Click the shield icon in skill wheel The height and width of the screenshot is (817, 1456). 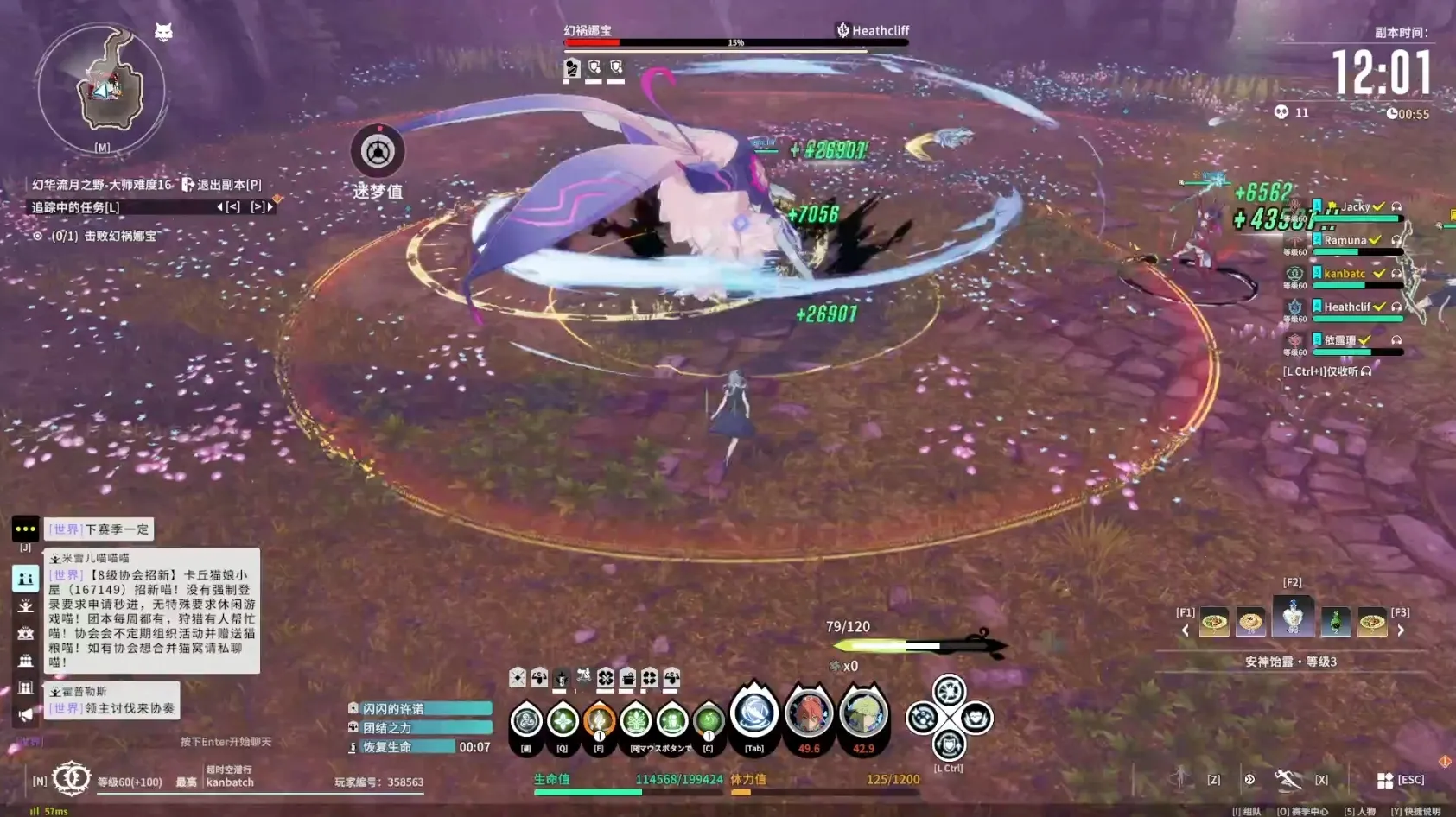coord(949,744)
